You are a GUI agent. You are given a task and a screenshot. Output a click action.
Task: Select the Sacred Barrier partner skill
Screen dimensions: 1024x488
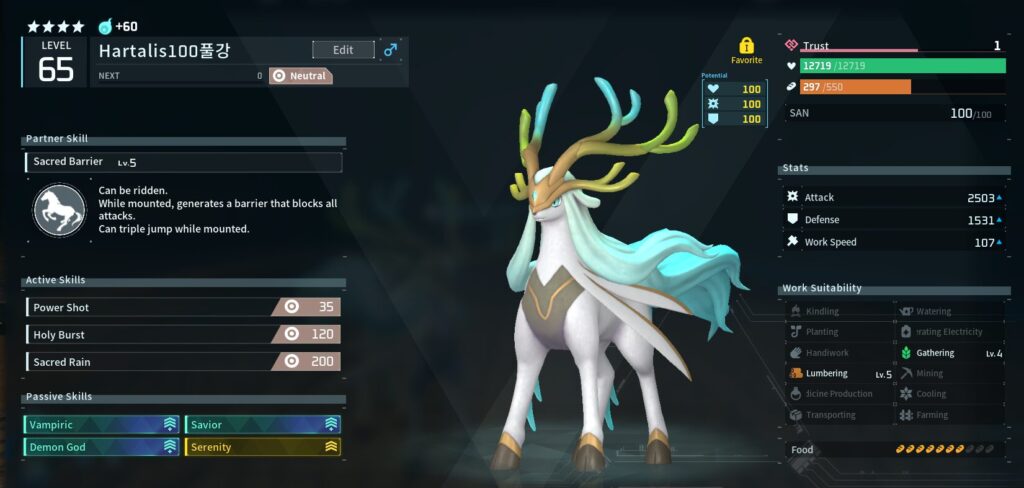tap(184, 162)
